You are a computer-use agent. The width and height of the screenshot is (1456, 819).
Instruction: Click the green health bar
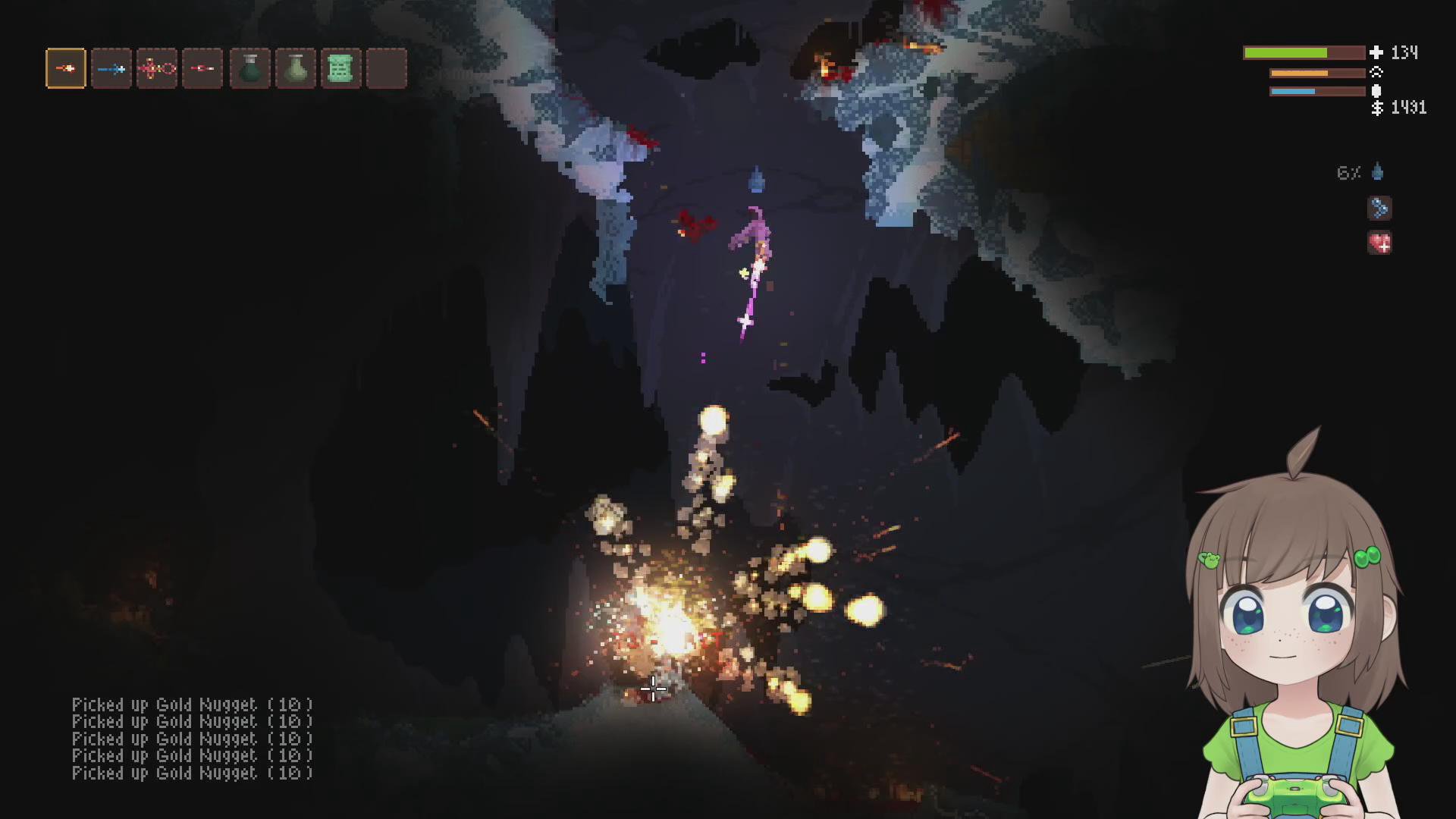click(x=1304, y=53)
